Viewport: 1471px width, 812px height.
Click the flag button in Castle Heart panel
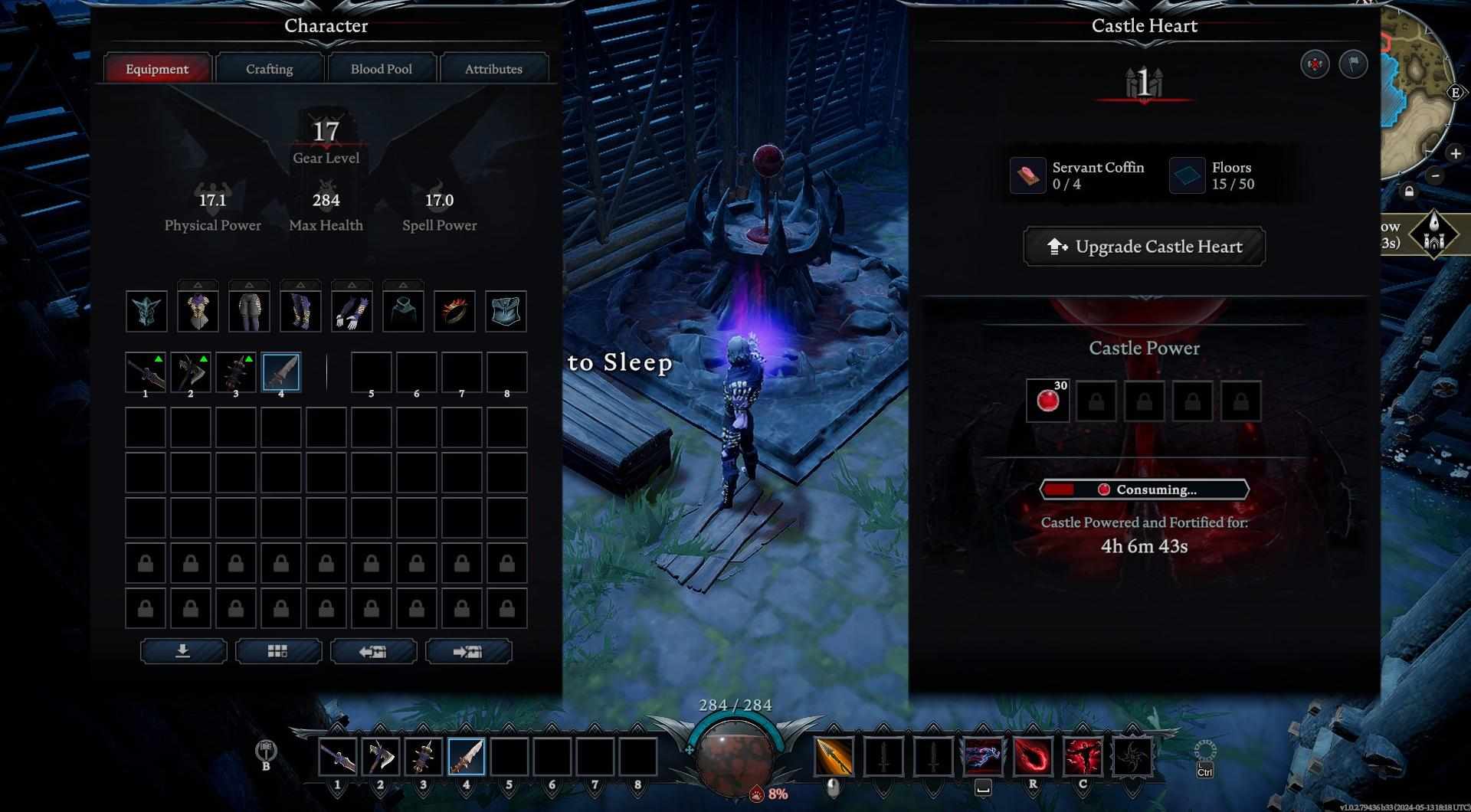(x=1353, y=64)
